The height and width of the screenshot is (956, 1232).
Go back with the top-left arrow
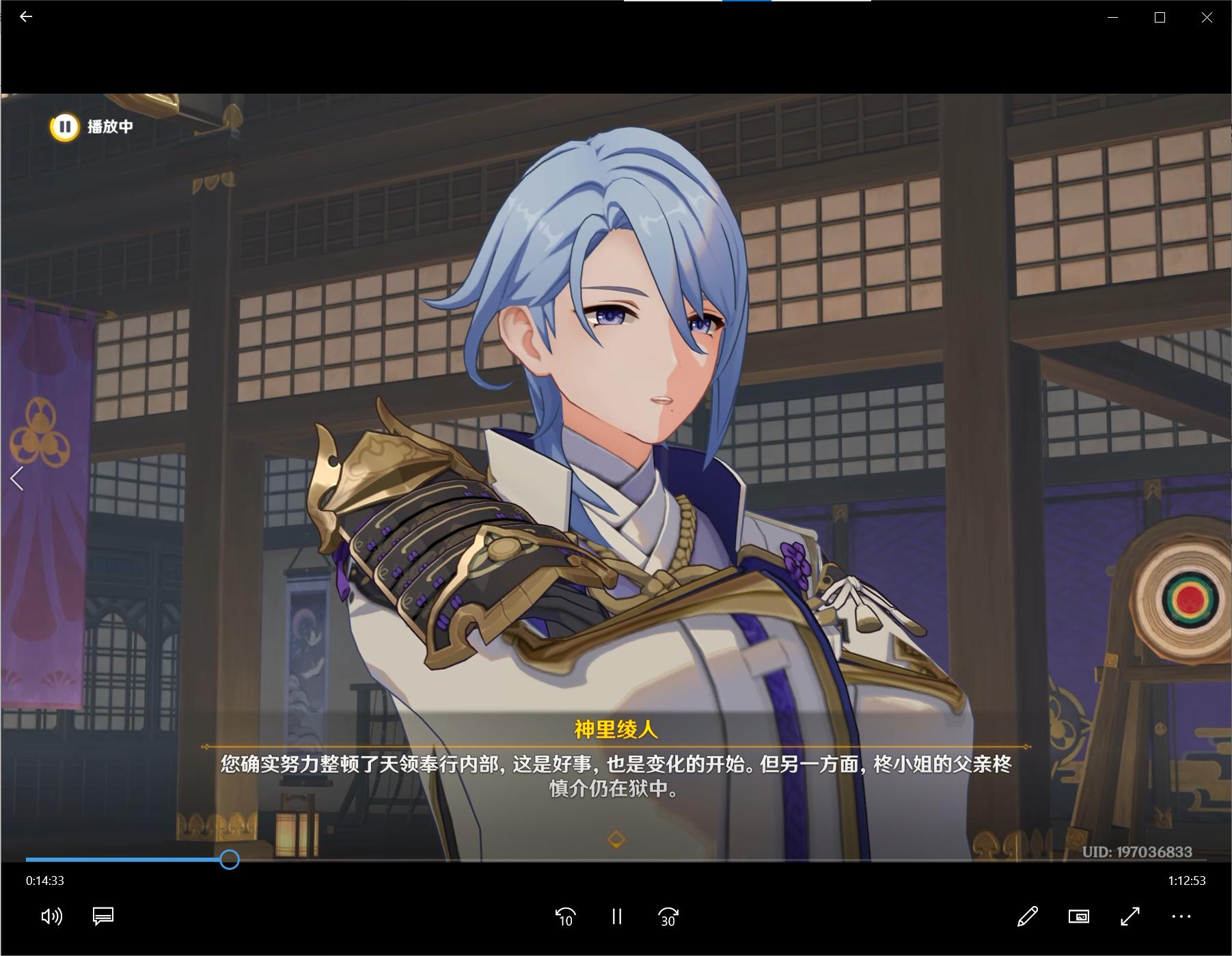click(26, 16)
